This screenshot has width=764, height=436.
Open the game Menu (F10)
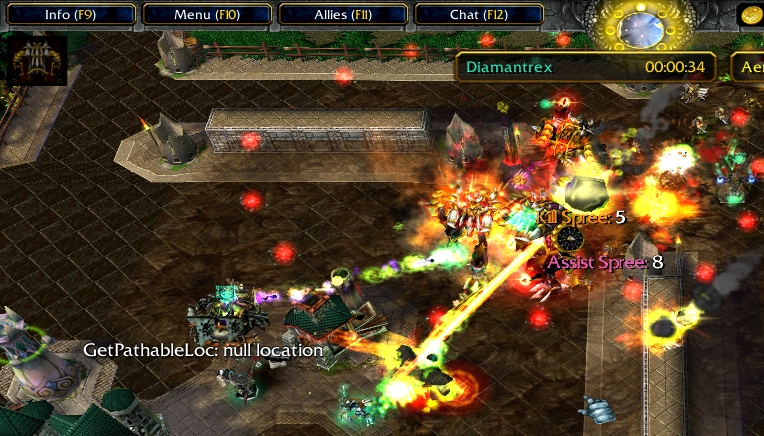click(206, 14)
